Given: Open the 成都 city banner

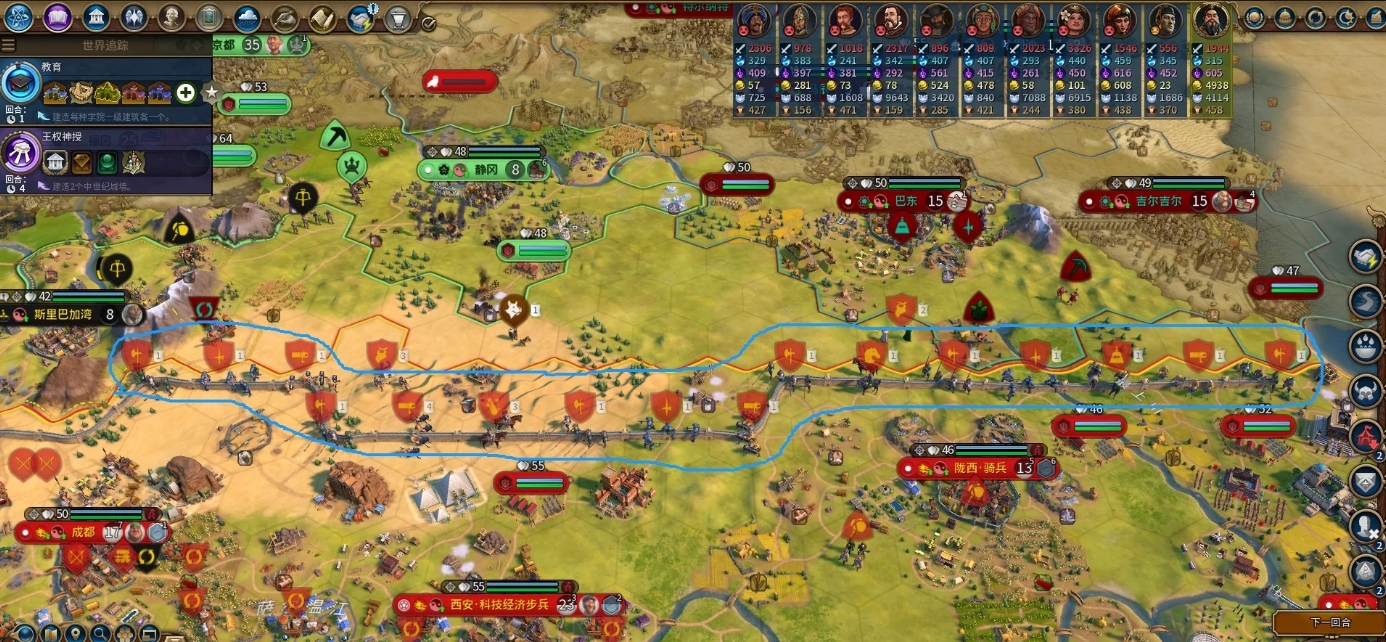Looking at the screenshot, I should pos(83,532).
